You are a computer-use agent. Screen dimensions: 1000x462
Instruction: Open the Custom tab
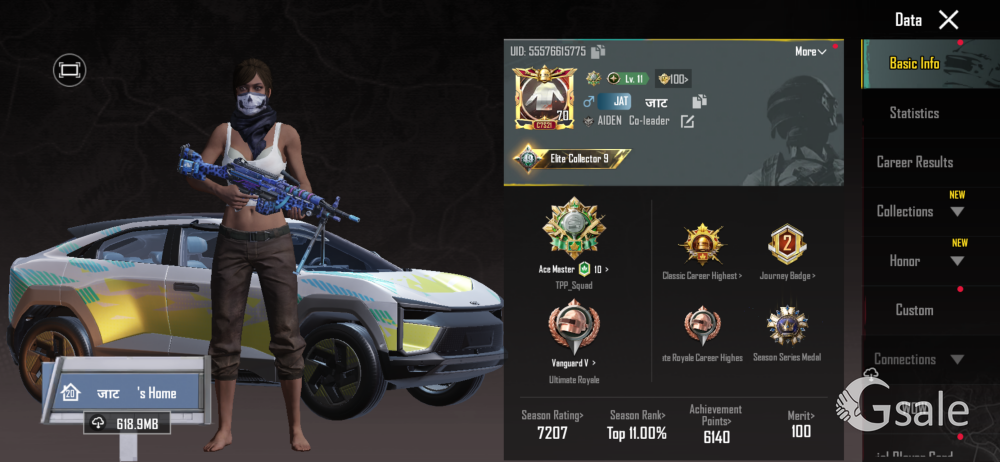pyautogui.click(x=914, y=310)
